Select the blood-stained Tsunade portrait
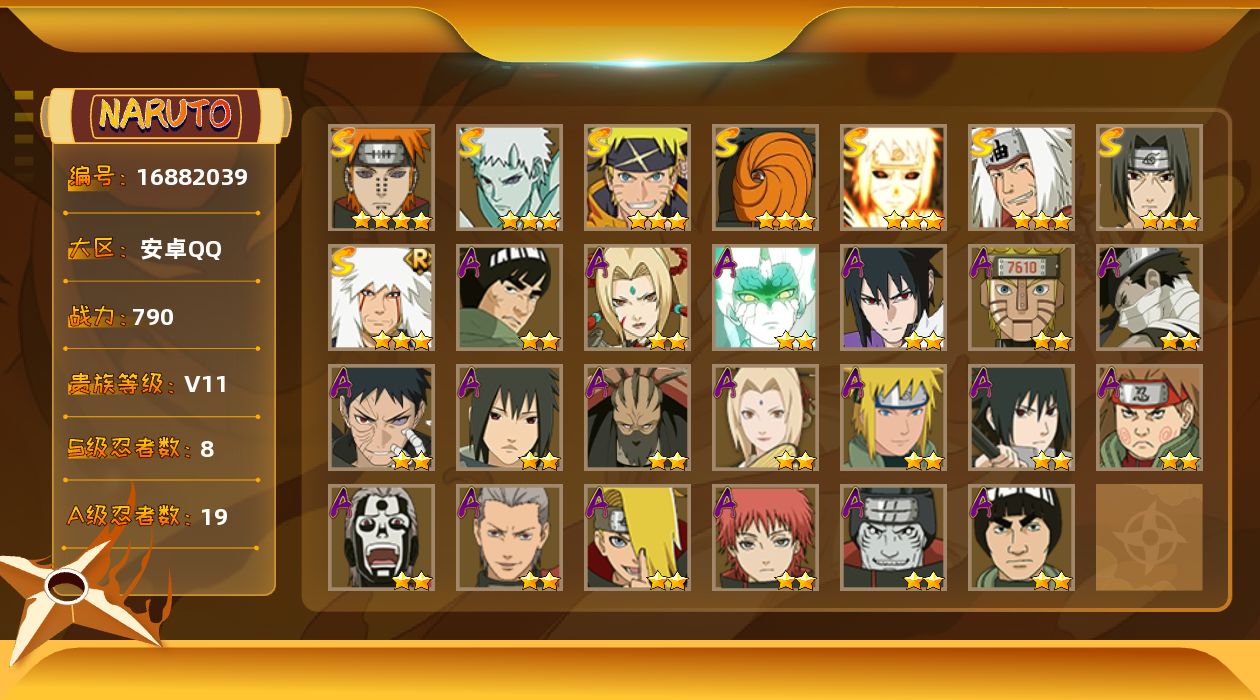This screenshot has height=700, width=1260. coord(637,297)
